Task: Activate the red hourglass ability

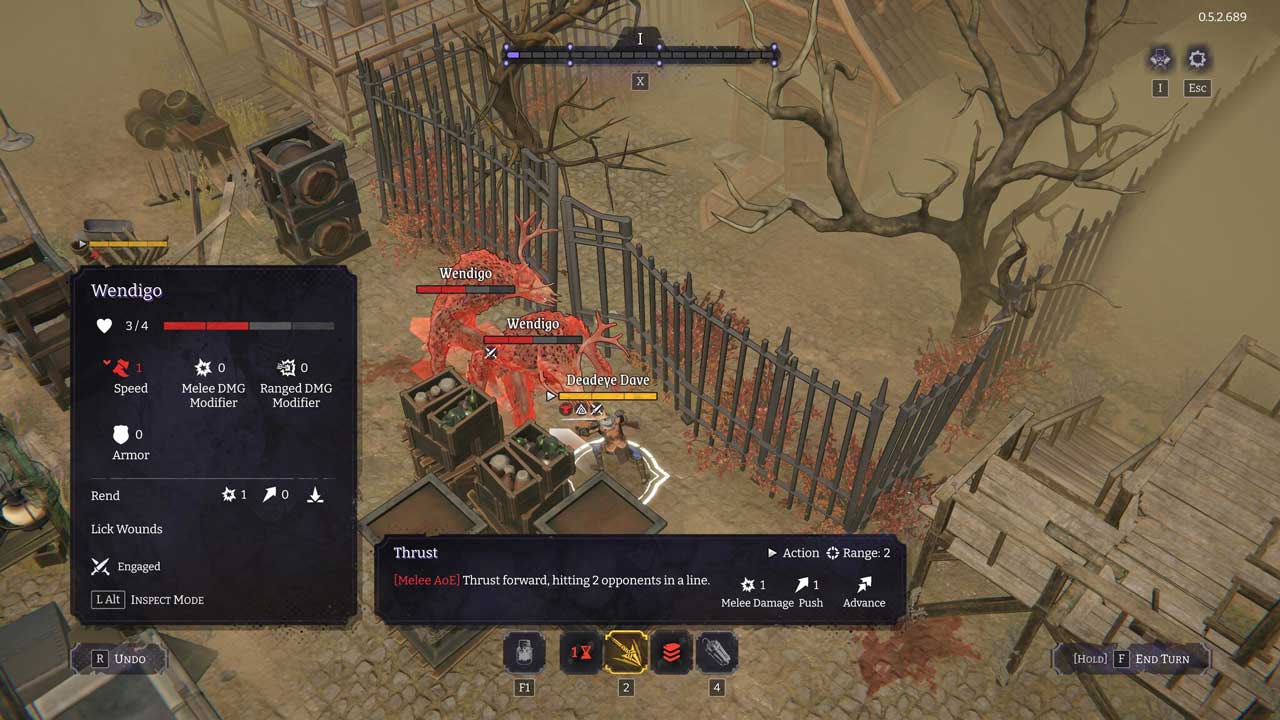Action: 581,653
